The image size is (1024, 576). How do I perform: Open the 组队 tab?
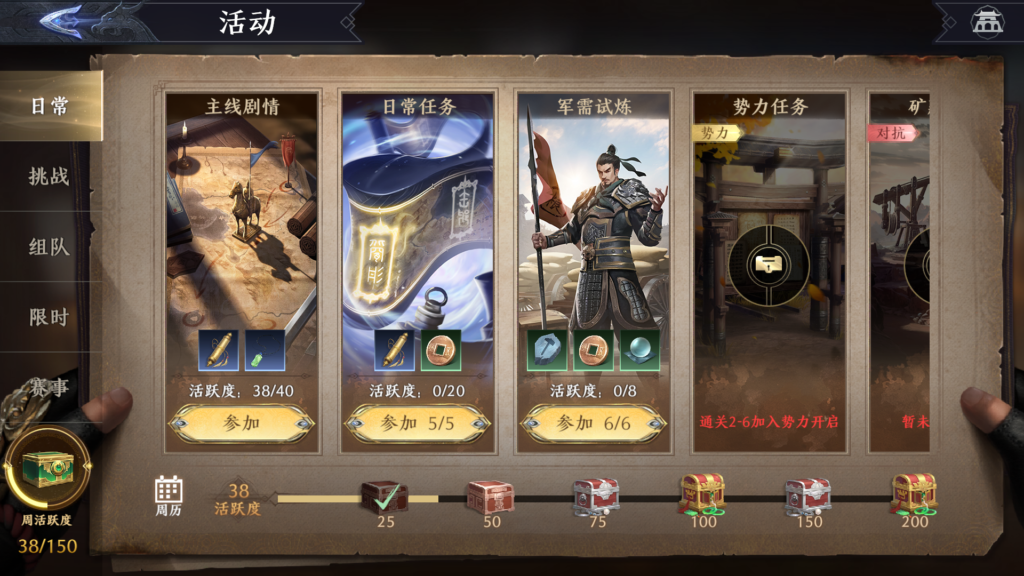(48, 246)
